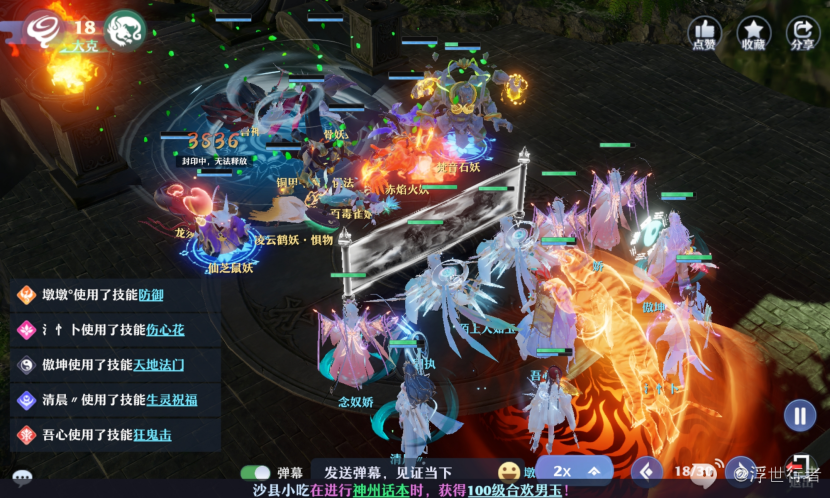Open the 伤心花 skill link
This screenshot has width=830, height=498.
point(164,329)
